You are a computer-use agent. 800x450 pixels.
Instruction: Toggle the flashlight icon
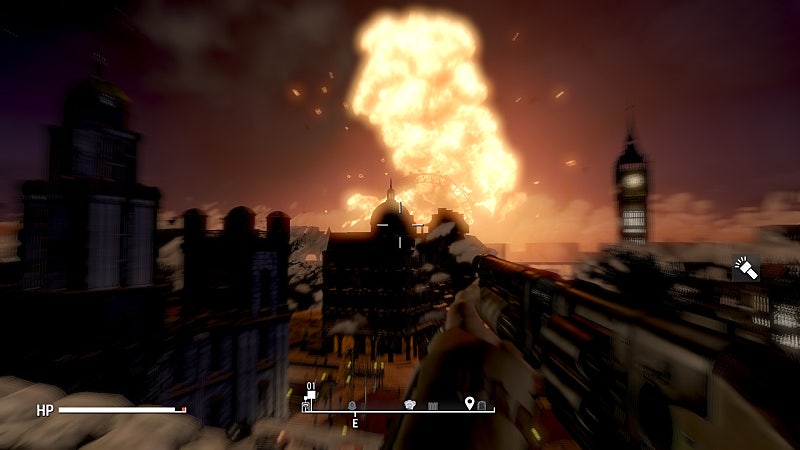[744, 268]
